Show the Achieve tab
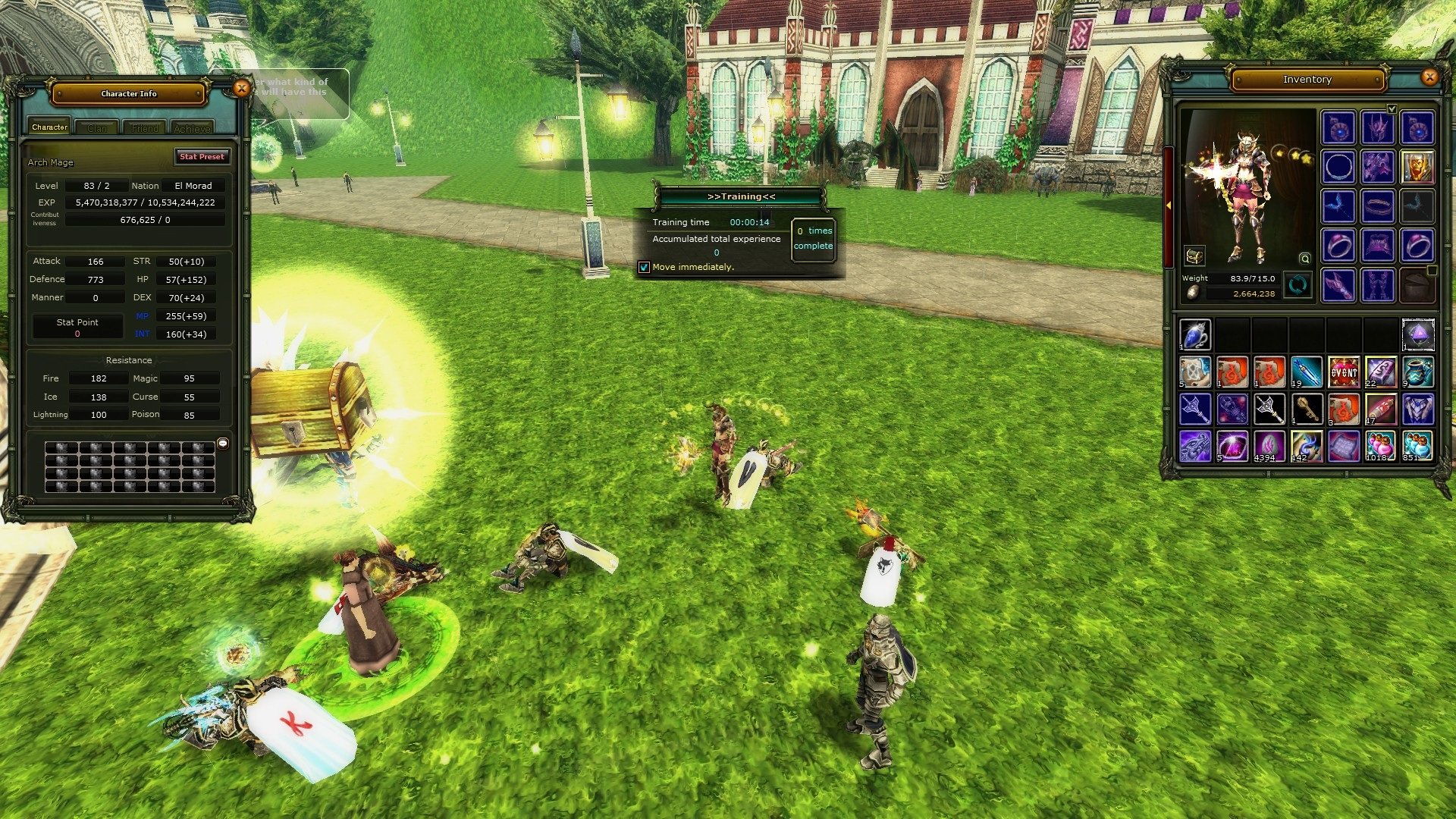The width and height of the screenshot is (1456, 819). 192,128
